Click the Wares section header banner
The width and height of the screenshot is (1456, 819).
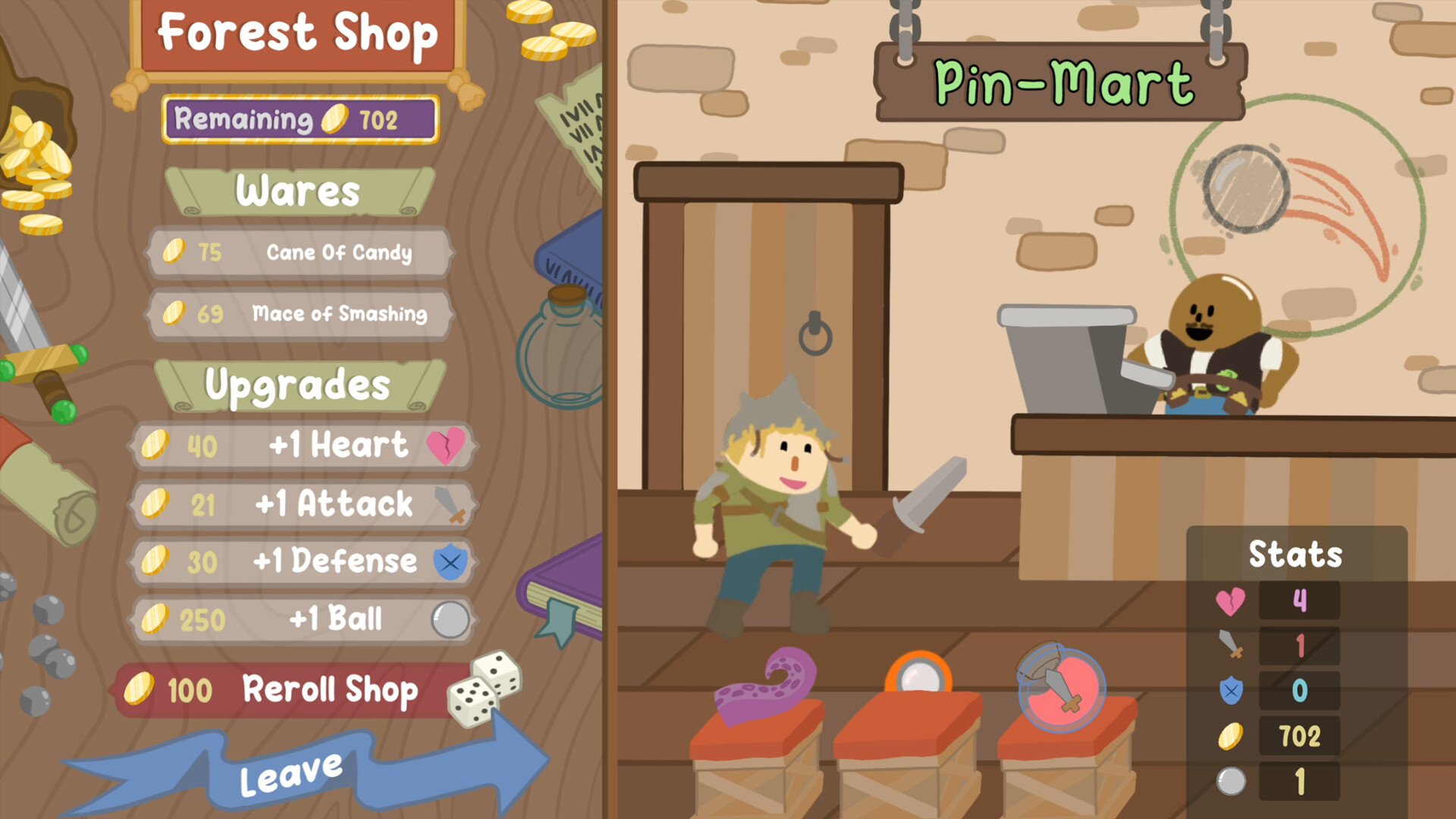point(298,192)
